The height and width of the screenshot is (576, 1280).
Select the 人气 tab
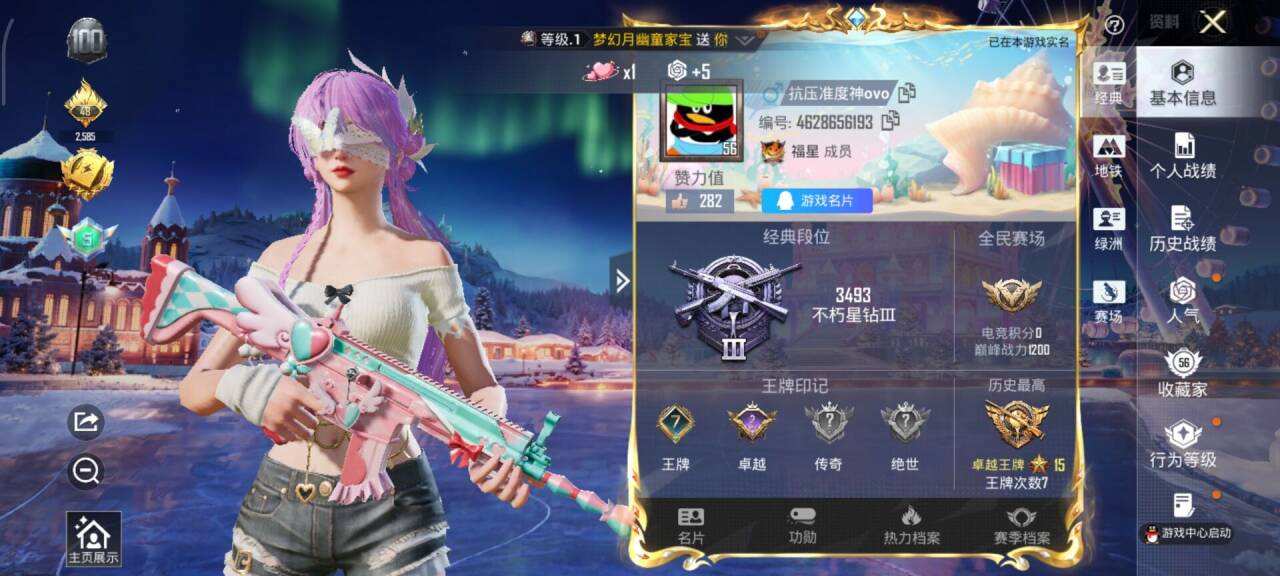(x=1183, y=302)
